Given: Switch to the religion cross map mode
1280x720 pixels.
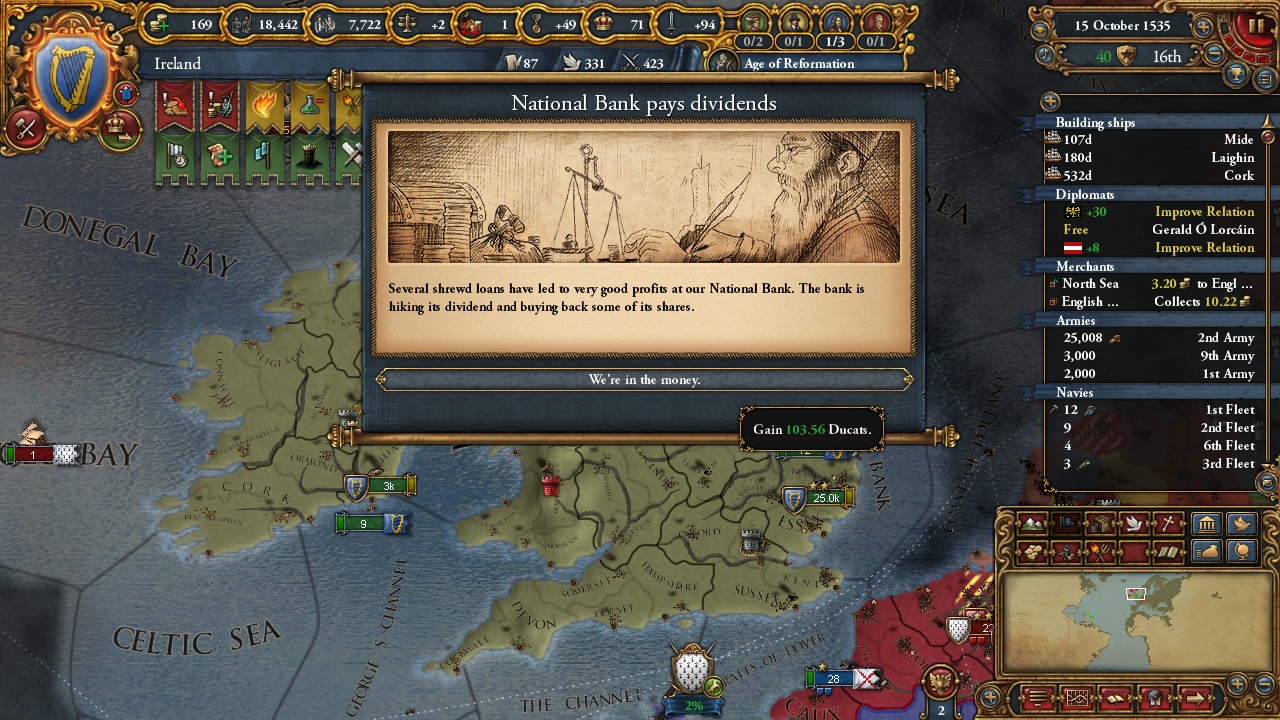Looking at the screenshot, I should pyautogui.click(x=1168, y=523).
